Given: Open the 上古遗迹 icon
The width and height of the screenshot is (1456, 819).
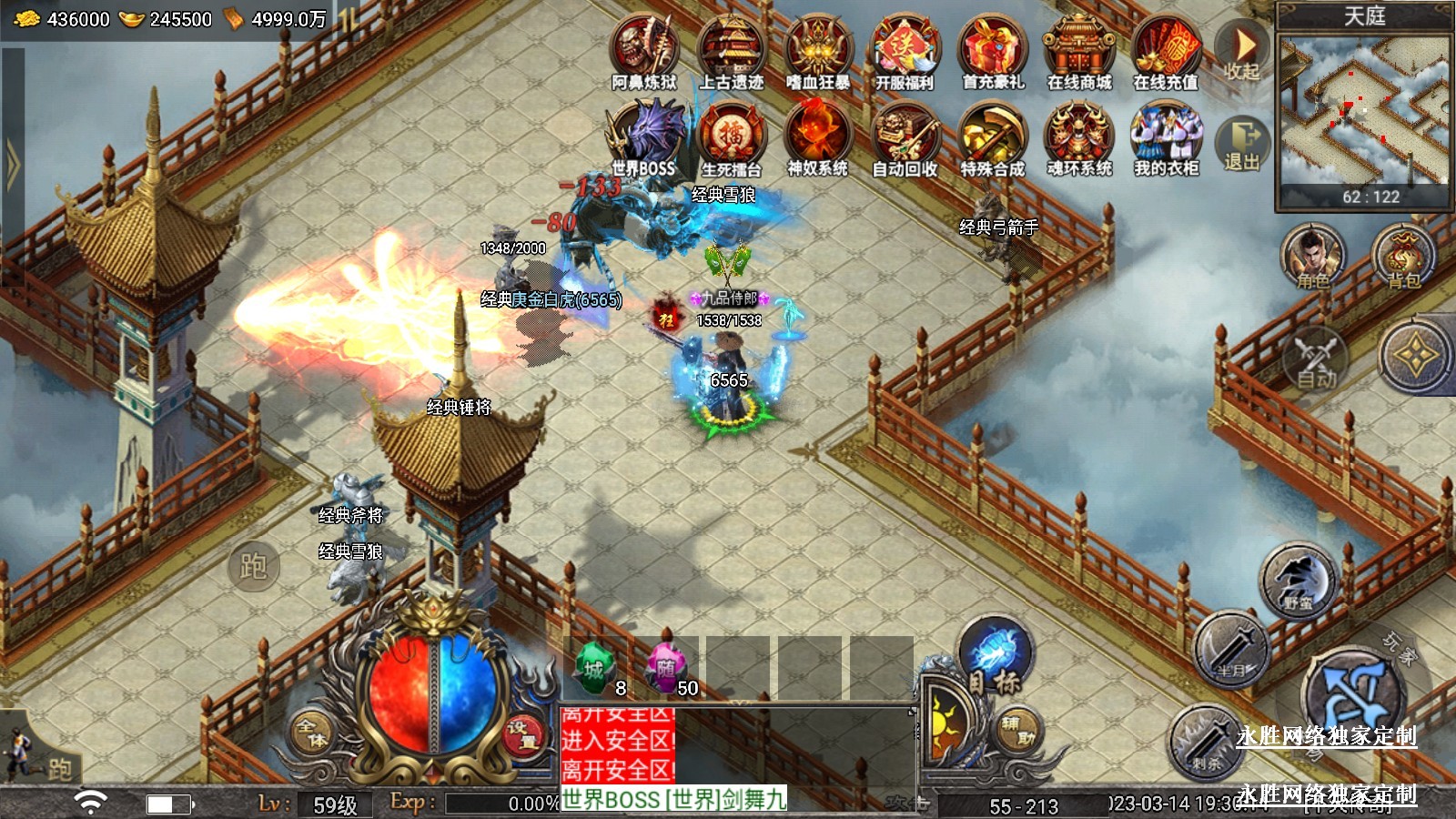Looking at the screenshot, I should pyautogui.click(x=731, y=51).
